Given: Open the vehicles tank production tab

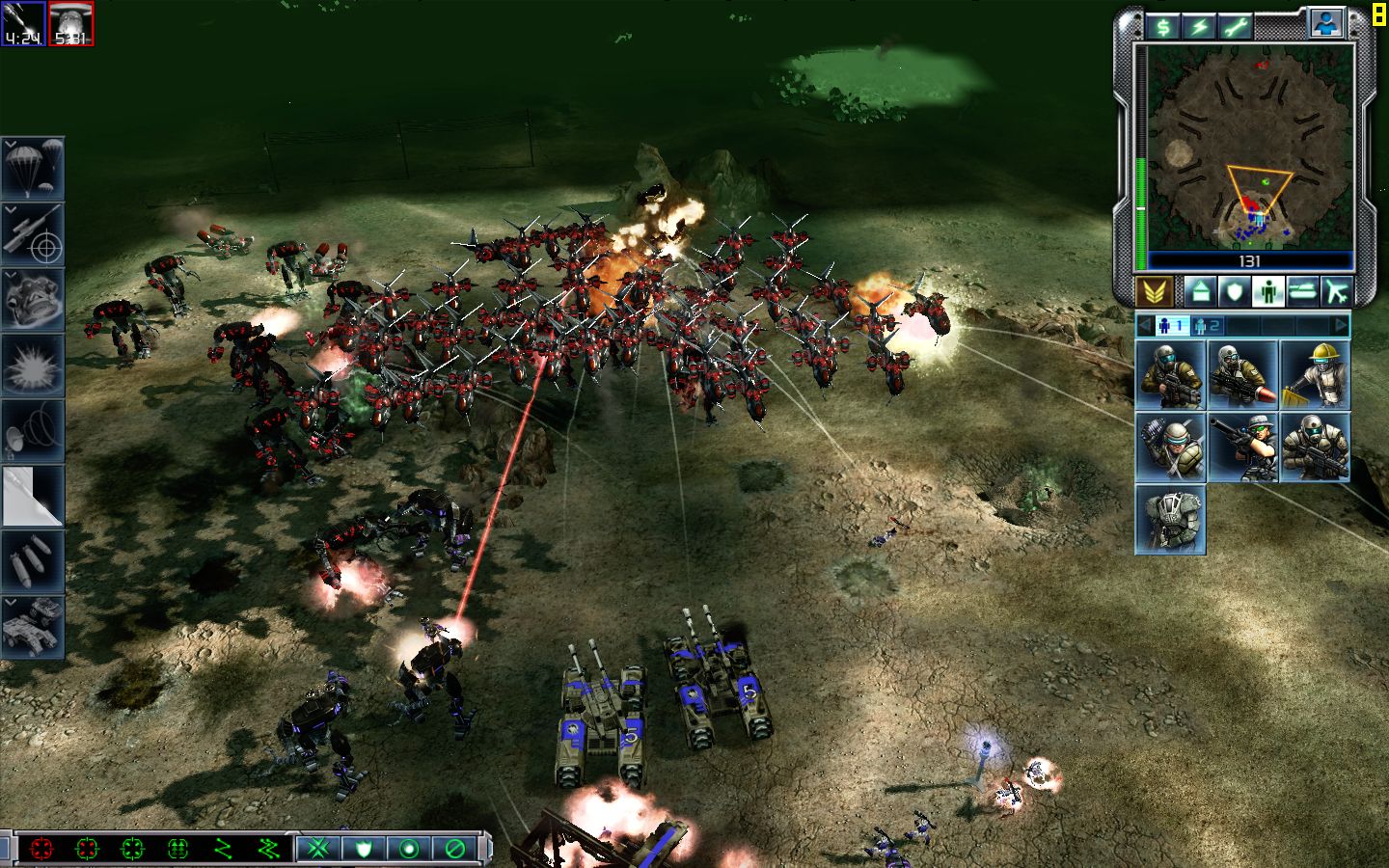Looking at the screenshot, I should tap(1302, 291).
